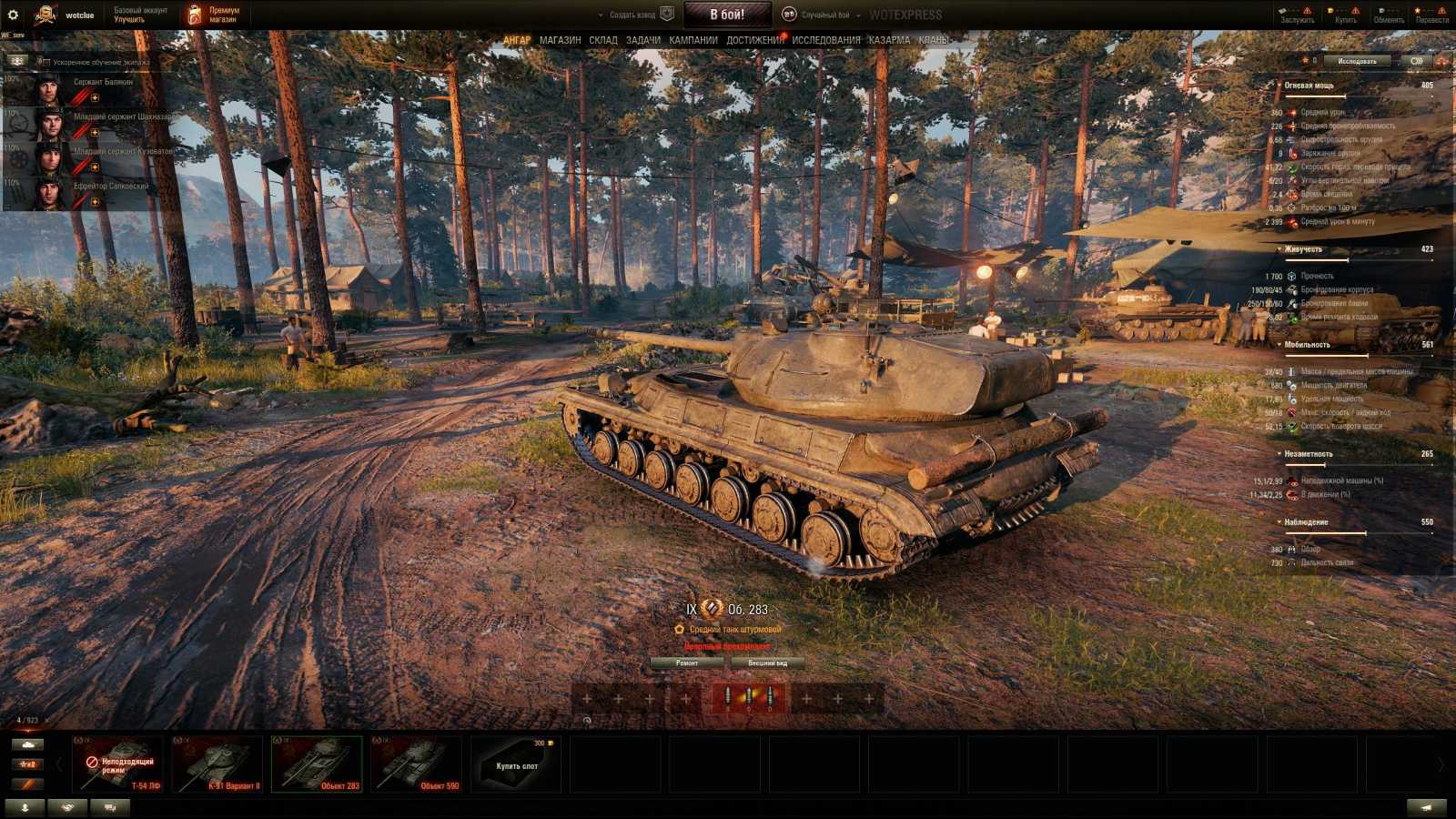This screenshot has width=1456, height=819.
Task: Switch to the МАГАЗИН tab
Action: coord(559,40)
